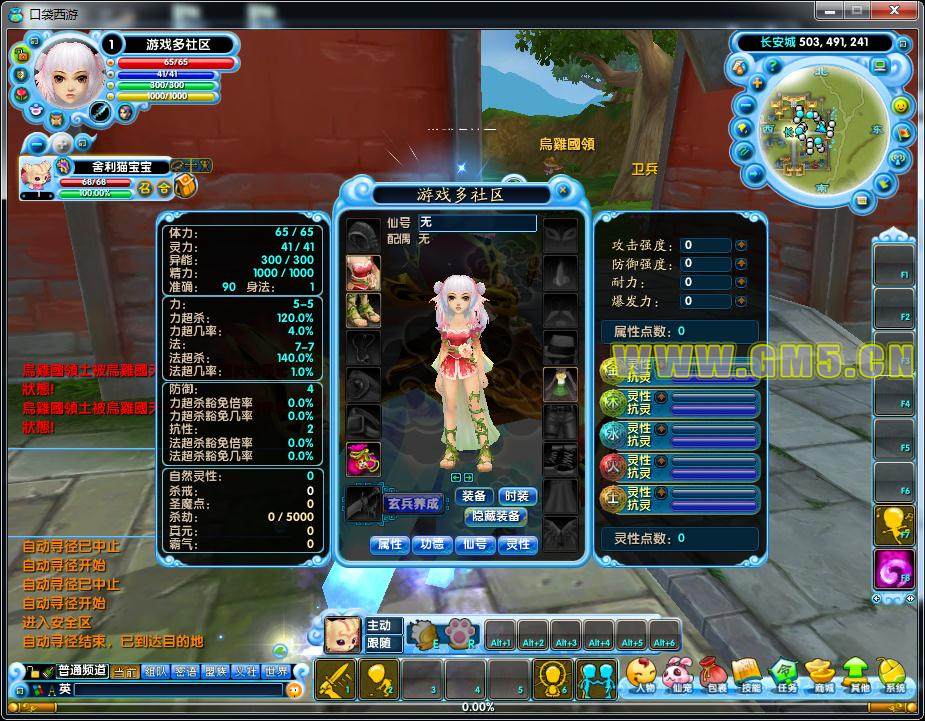Open the 功德 merit tab
The height and width of the screenshot is (721, 925).
(x=431, y=544)
